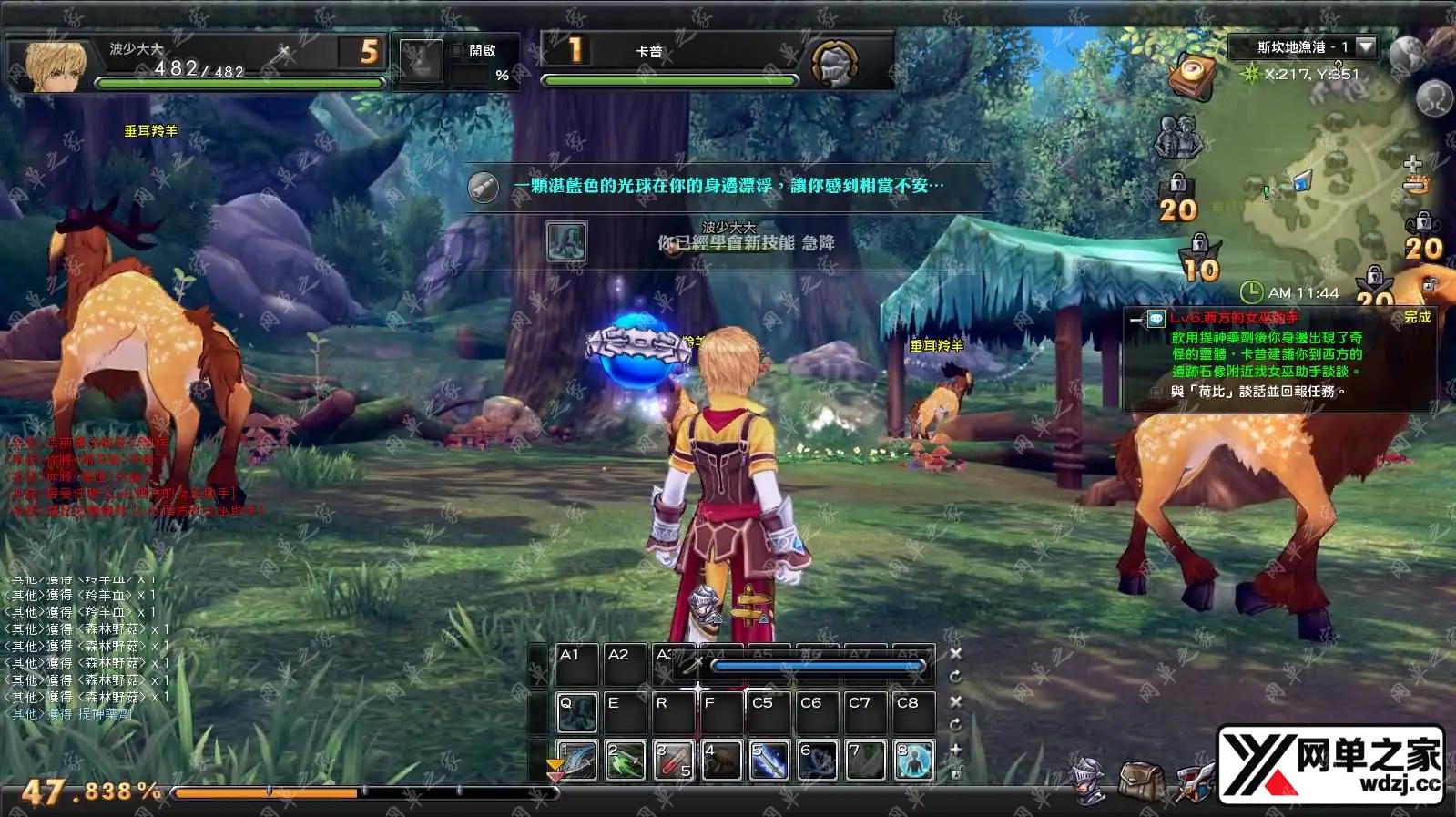Open the 斯坎地漁港 channel dropdown

click(x=1365, y=46)
